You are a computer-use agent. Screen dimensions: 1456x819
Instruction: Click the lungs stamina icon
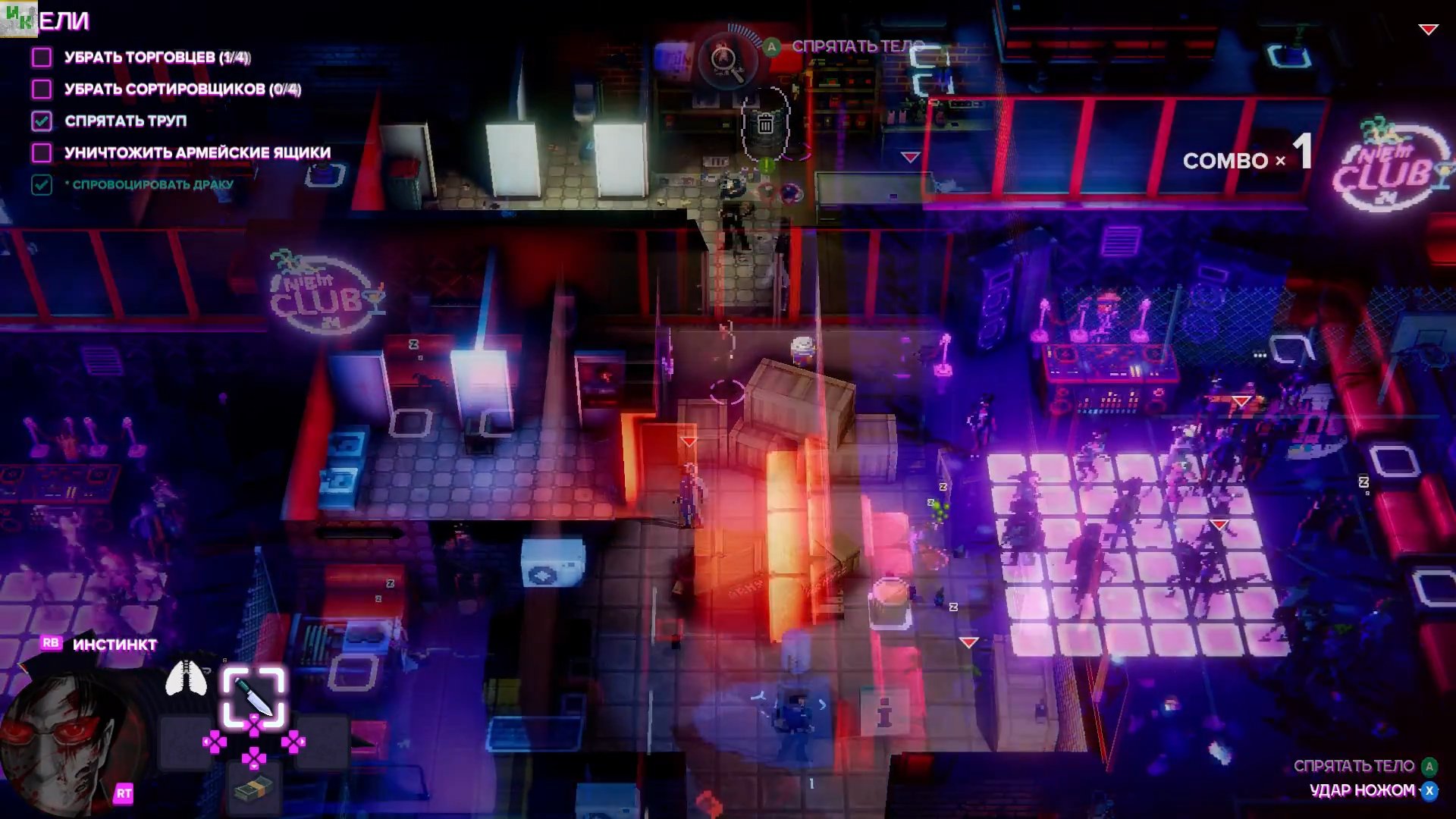186,678
